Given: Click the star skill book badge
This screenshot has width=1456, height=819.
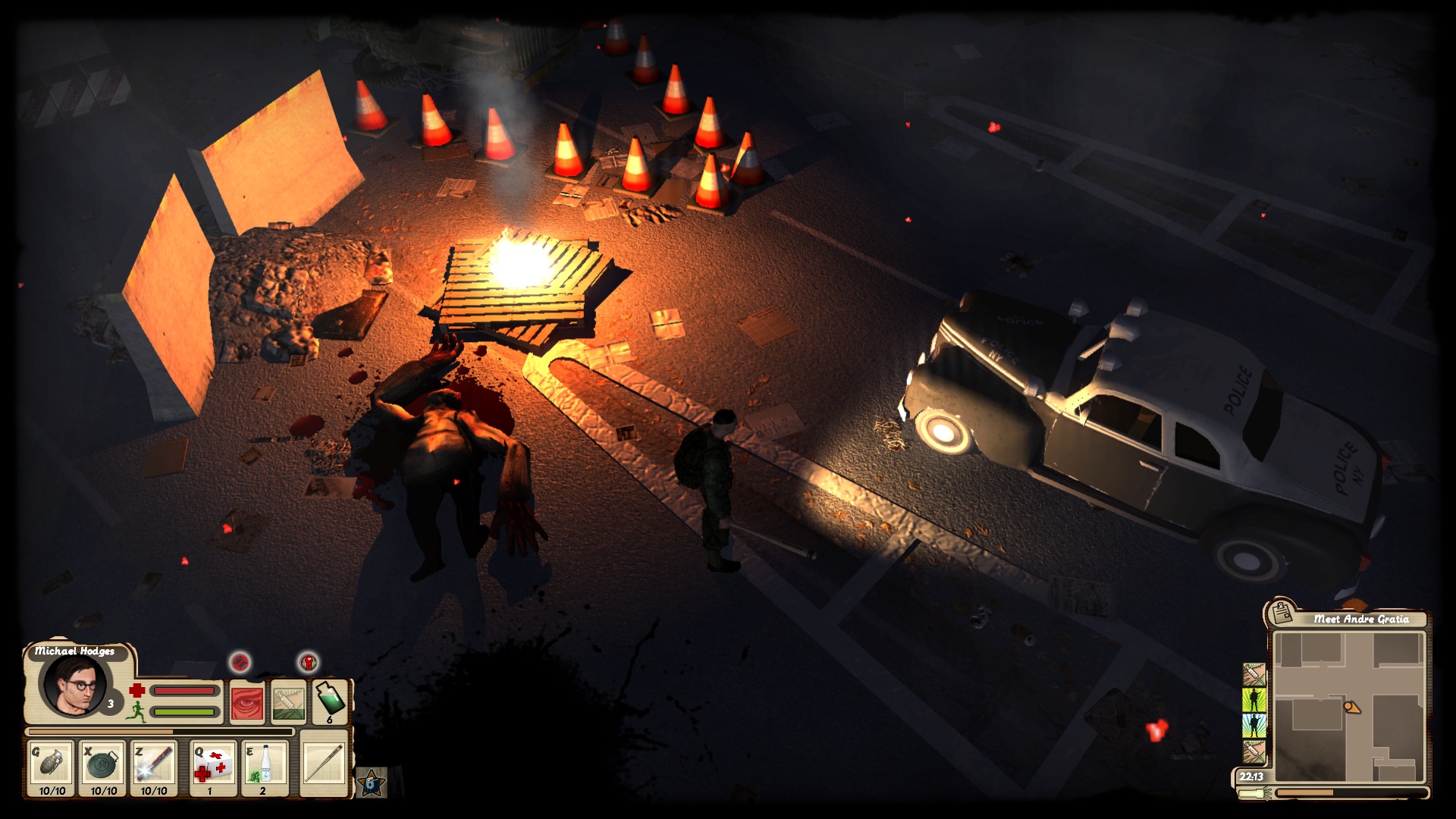Looking at the screenshot, I should coord(372,783).
